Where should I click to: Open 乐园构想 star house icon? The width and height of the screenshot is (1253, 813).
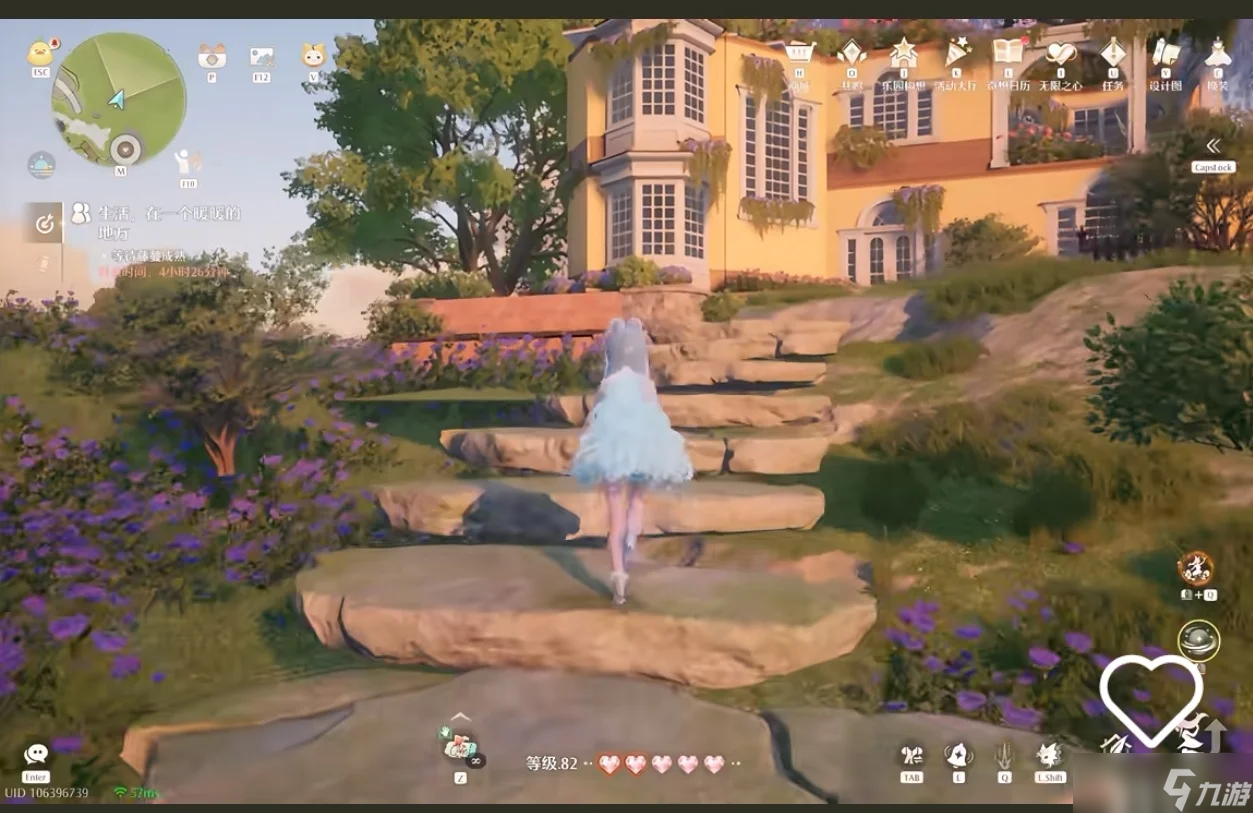(x=903, y=52)
